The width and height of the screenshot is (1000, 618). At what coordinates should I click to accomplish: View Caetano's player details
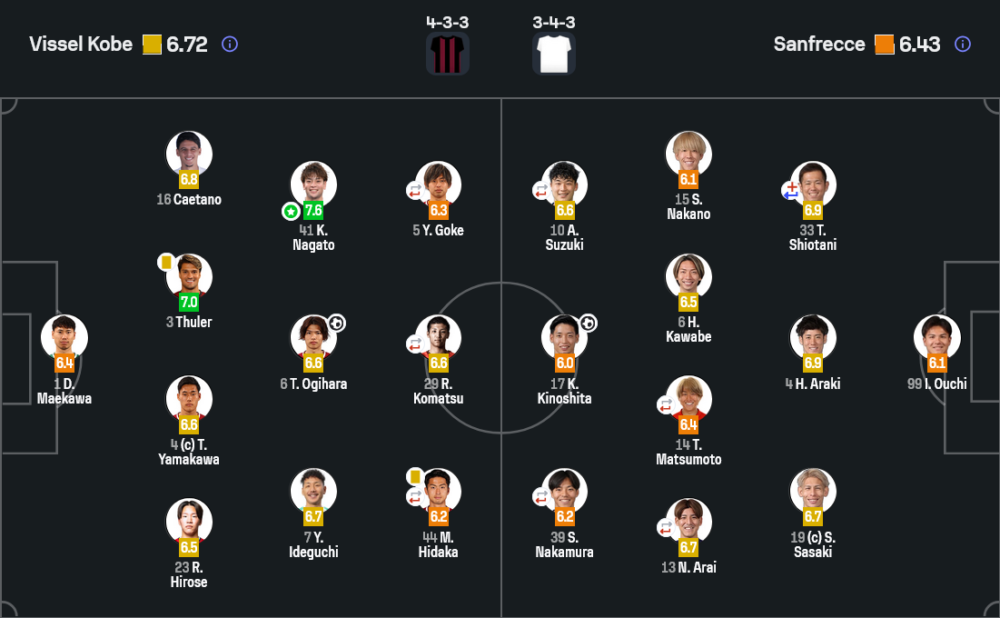189,154
